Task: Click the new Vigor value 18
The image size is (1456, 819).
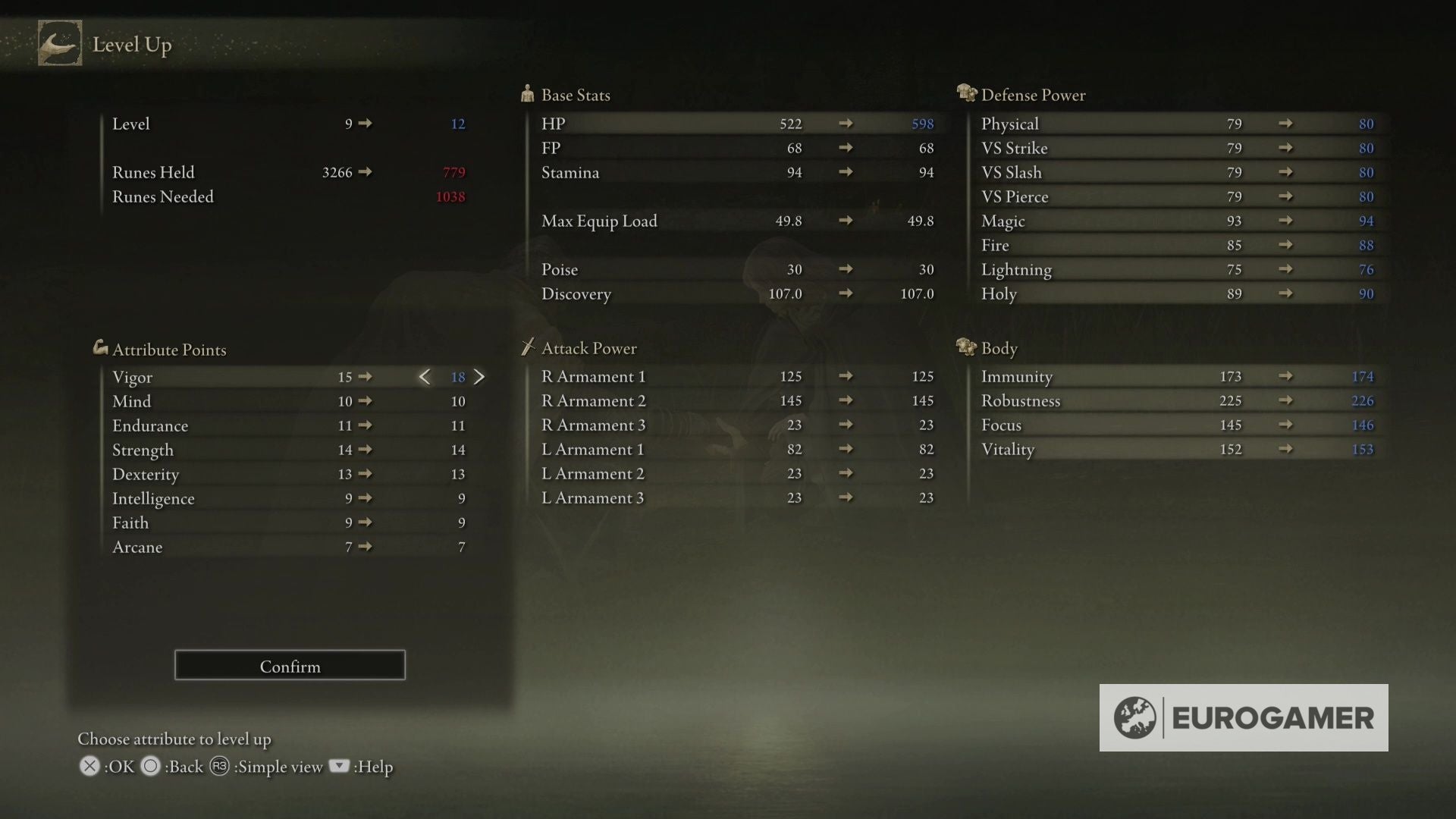Action: (x=458, y=377)
